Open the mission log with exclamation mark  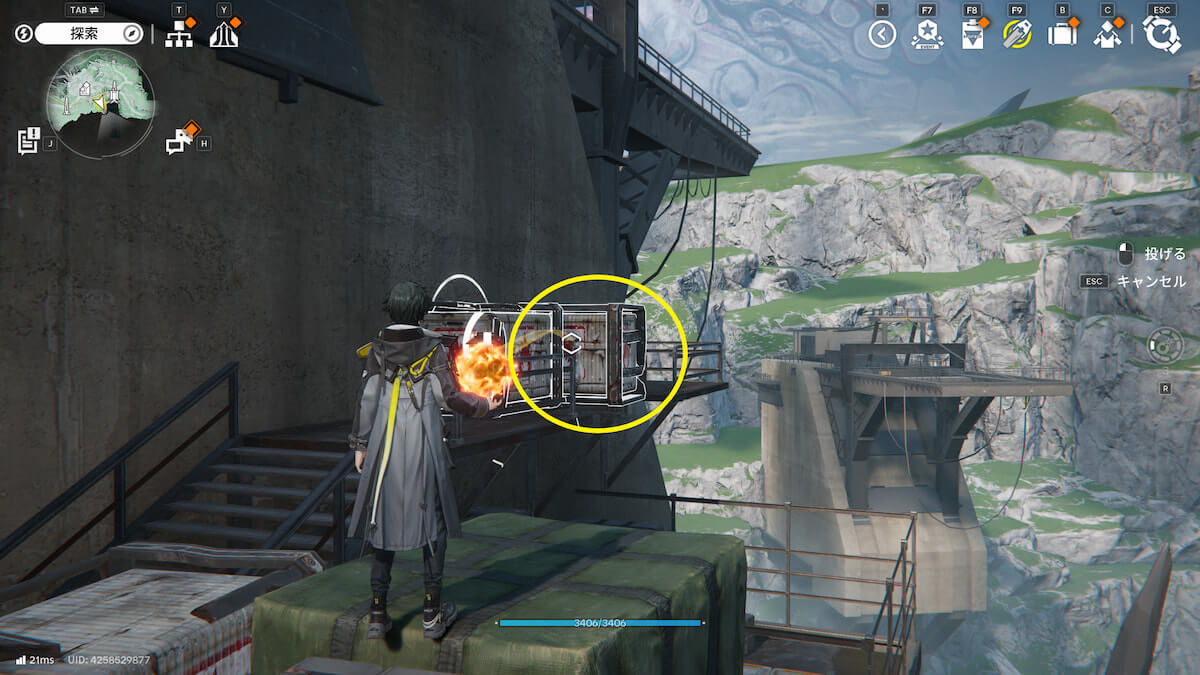point(28,141)
